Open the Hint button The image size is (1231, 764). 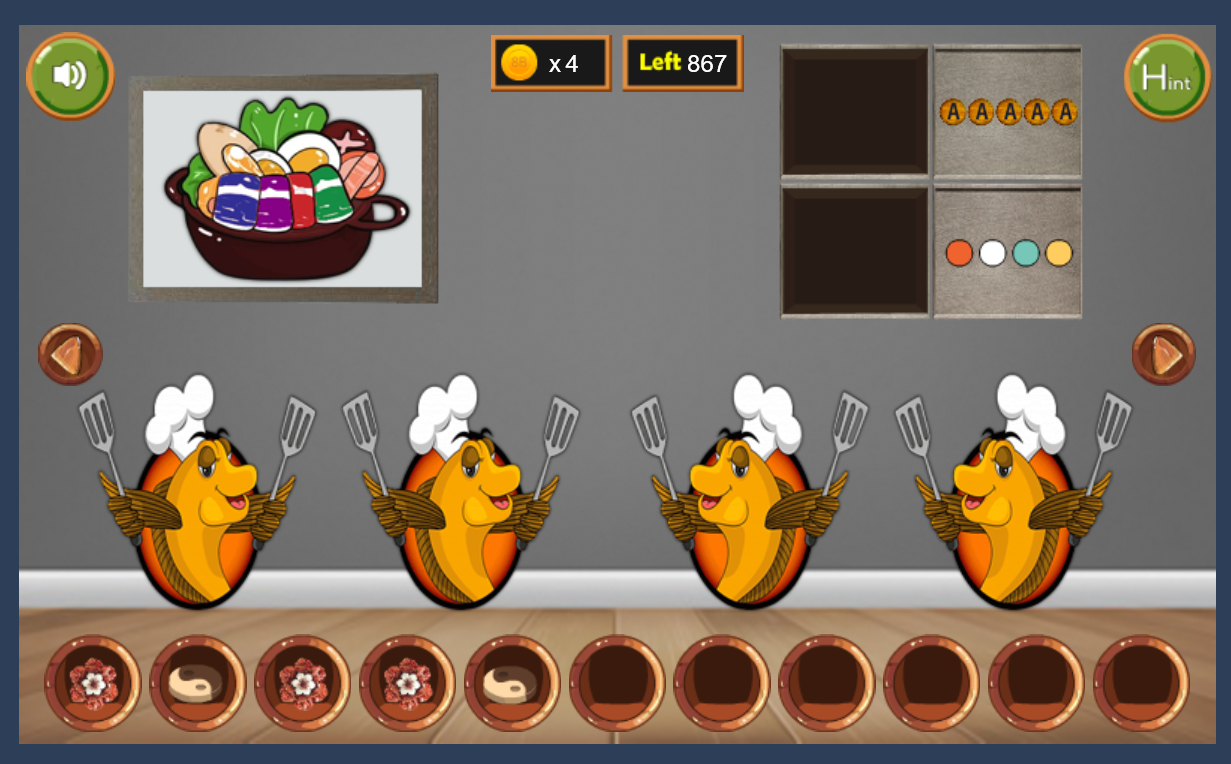(x=1167, y=77)
